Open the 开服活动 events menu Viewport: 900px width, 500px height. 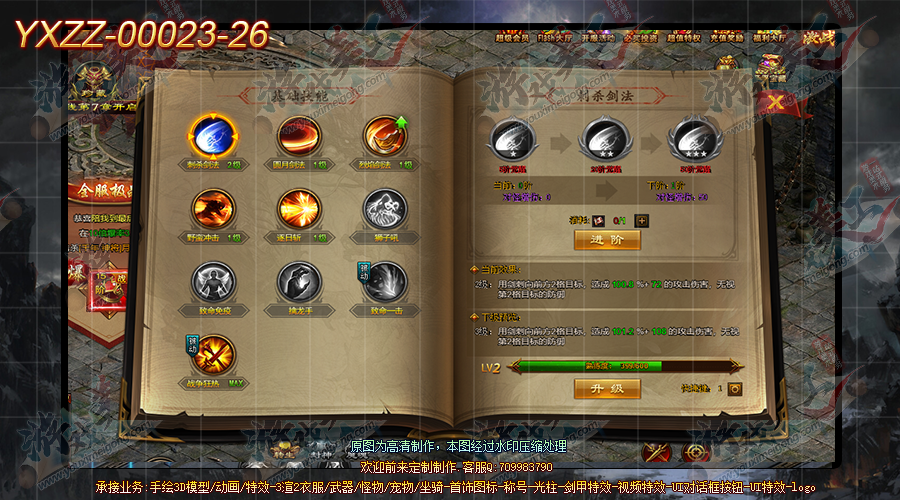[597, 37]
